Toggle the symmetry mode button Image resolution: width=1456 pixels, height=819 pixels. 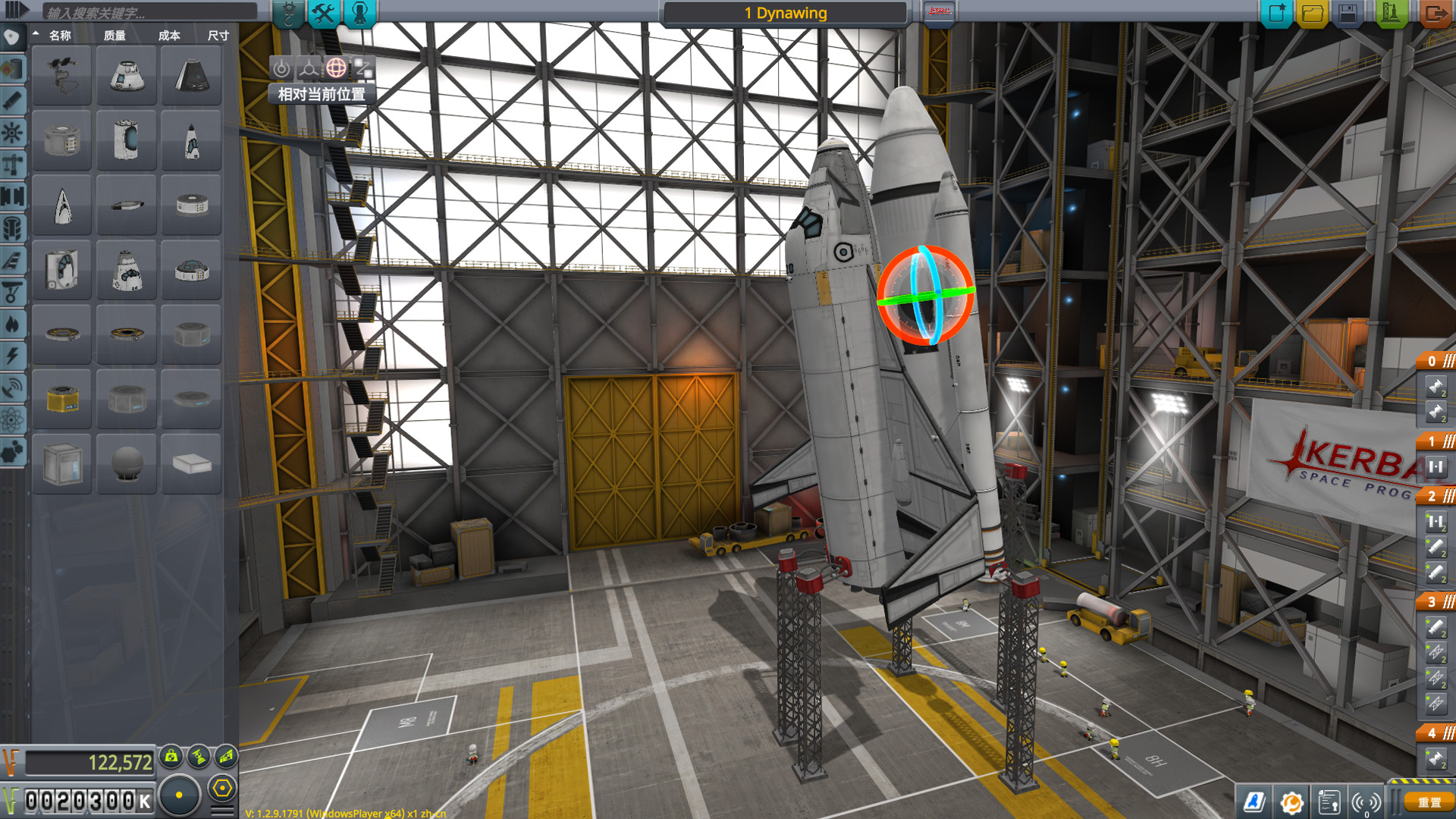[x=180, y=795]
